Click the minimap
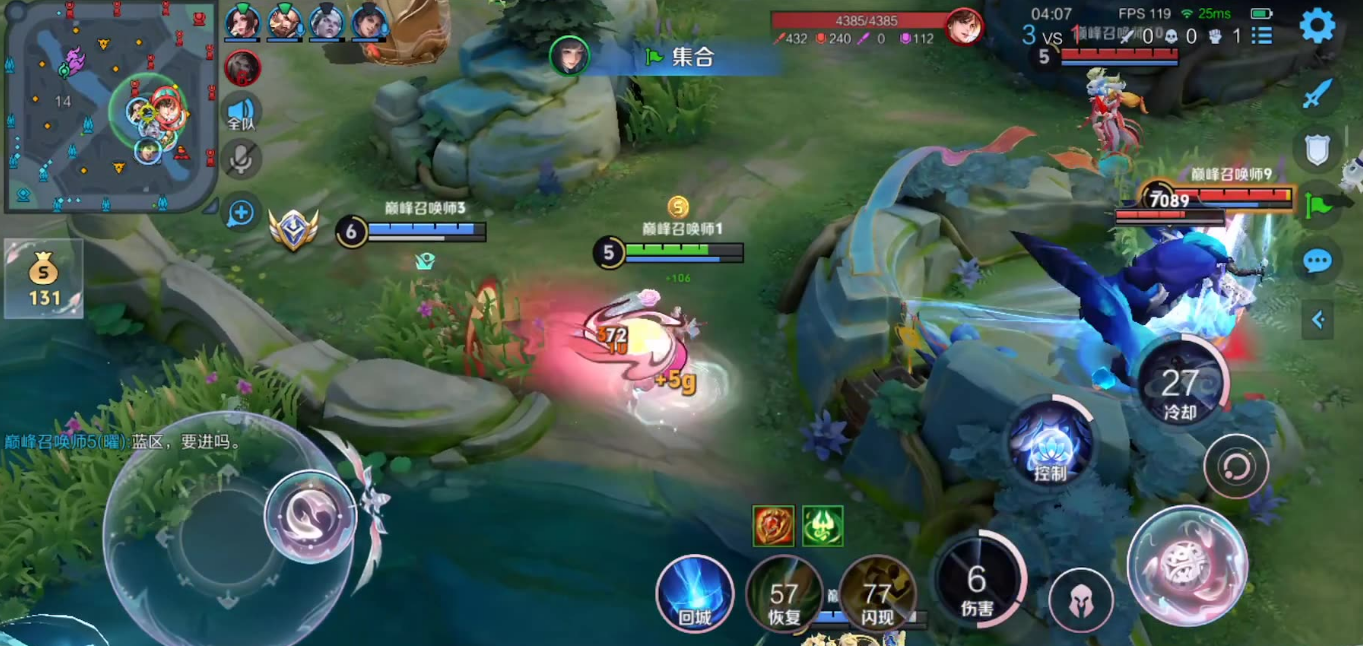 click(109, 106)
